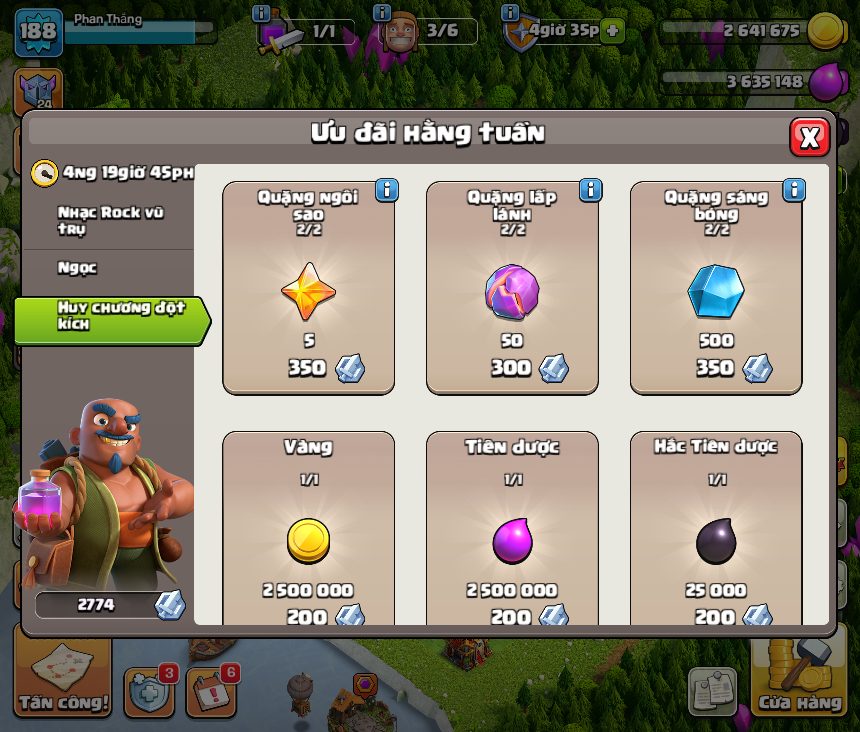Viewport: 860px width, 732px height.
Task: Open the calendar events icon with 6 badge
Action: click(210, 690)
